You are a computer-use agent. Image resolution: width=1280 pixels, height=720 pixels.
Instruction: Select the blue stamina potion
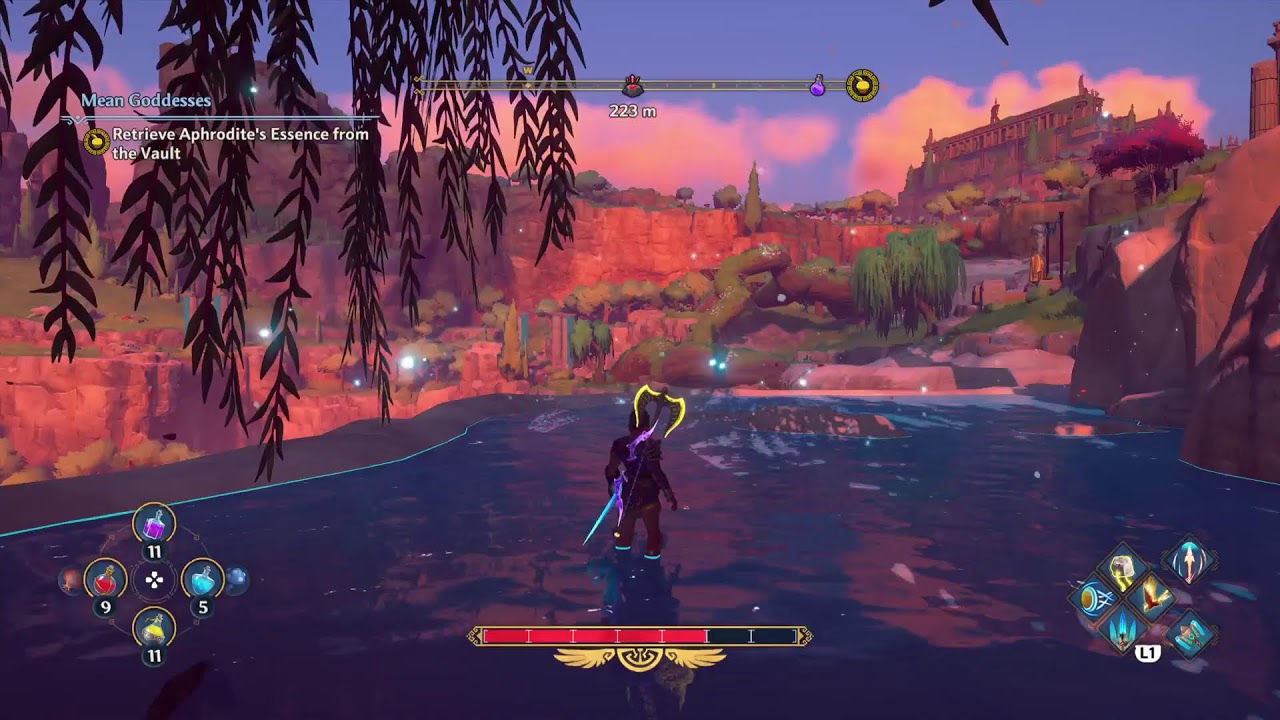click(202, 578)
